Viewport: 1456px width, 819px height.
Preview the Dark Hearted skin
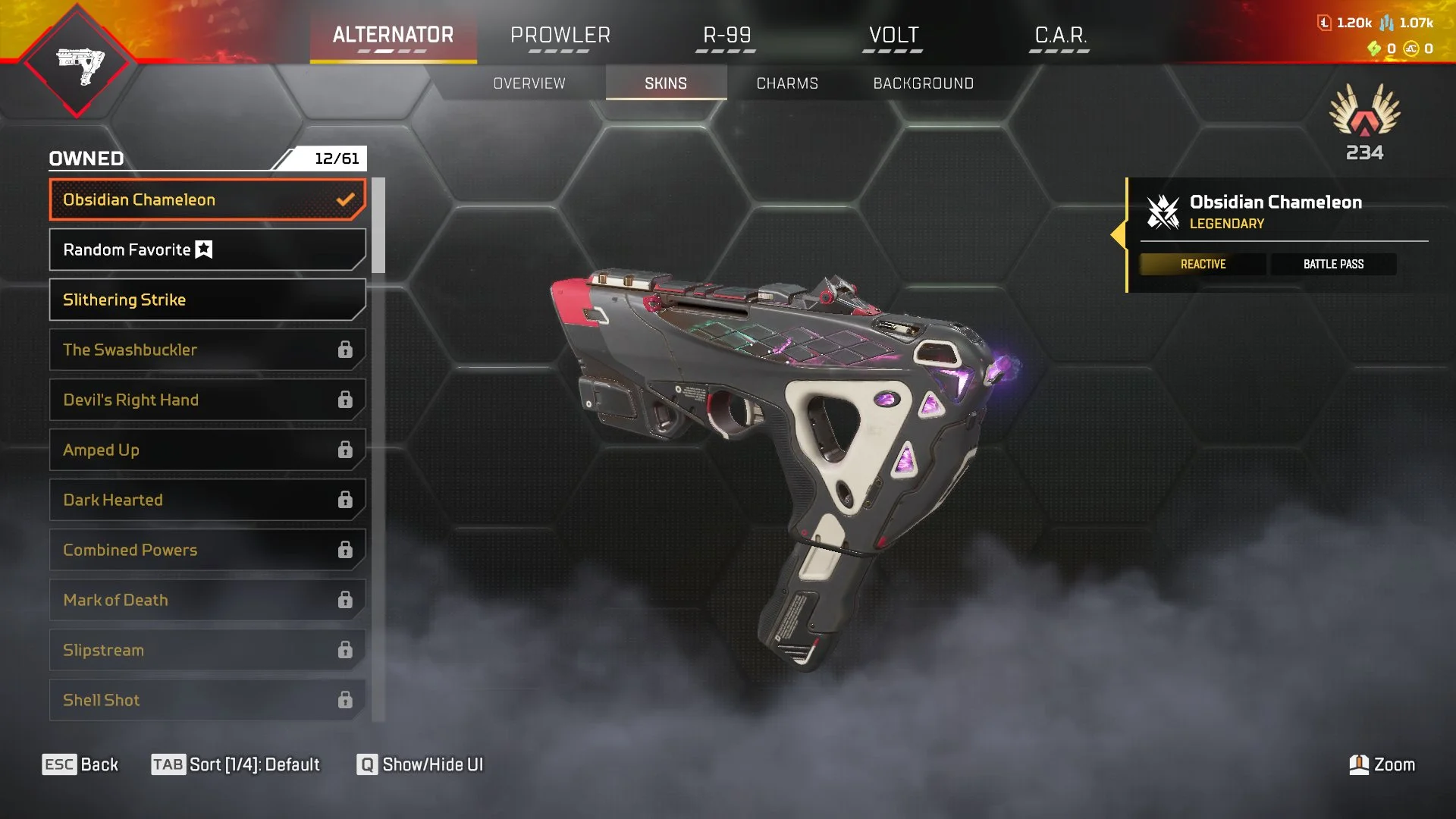[207, 500]
